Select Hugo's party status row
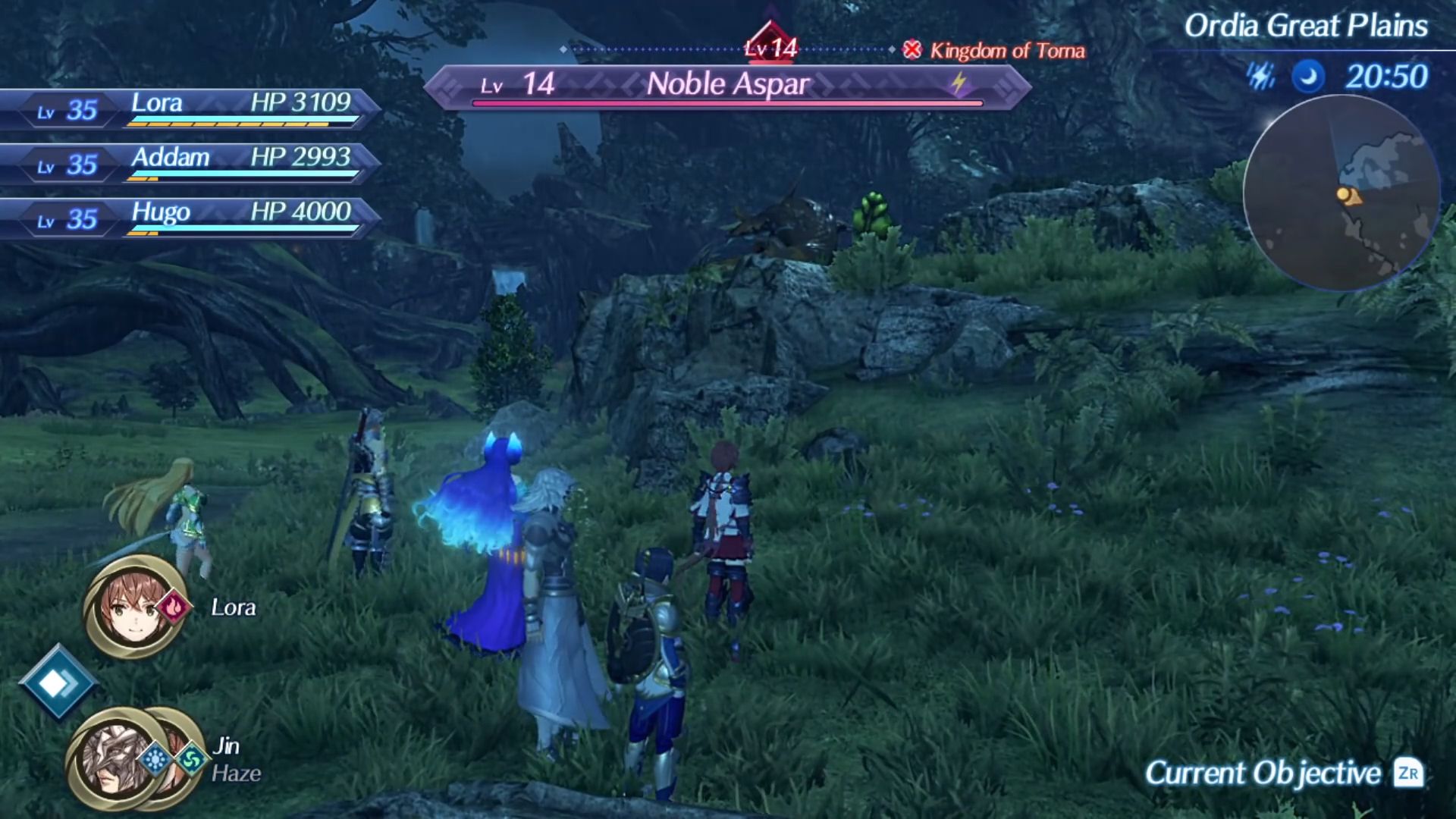1456x819 pixels. [190, 218]
